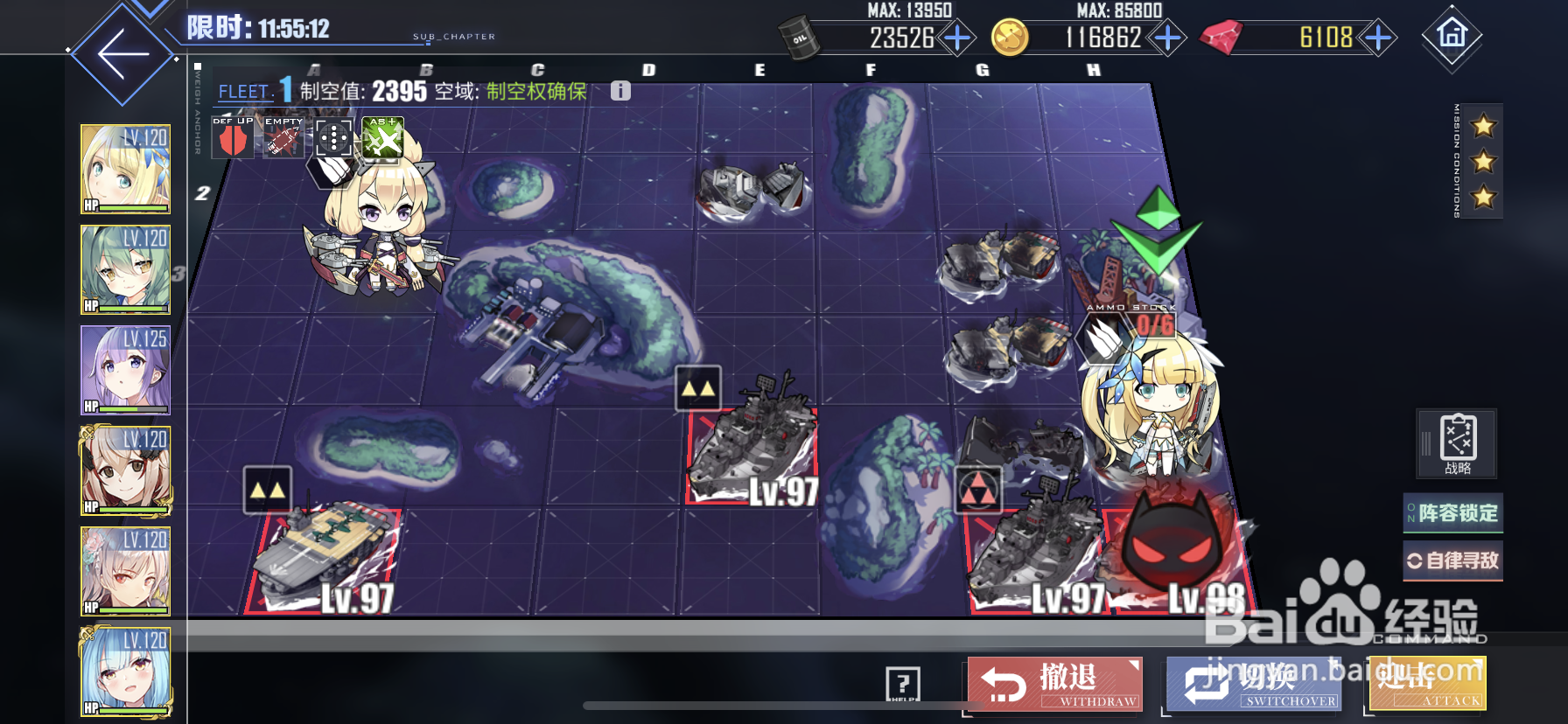Image resolution: width=1568 pixels, height=724 pixels.
Task: Click the EMPTY ammo buff icon
Action: tap(282, 138)
